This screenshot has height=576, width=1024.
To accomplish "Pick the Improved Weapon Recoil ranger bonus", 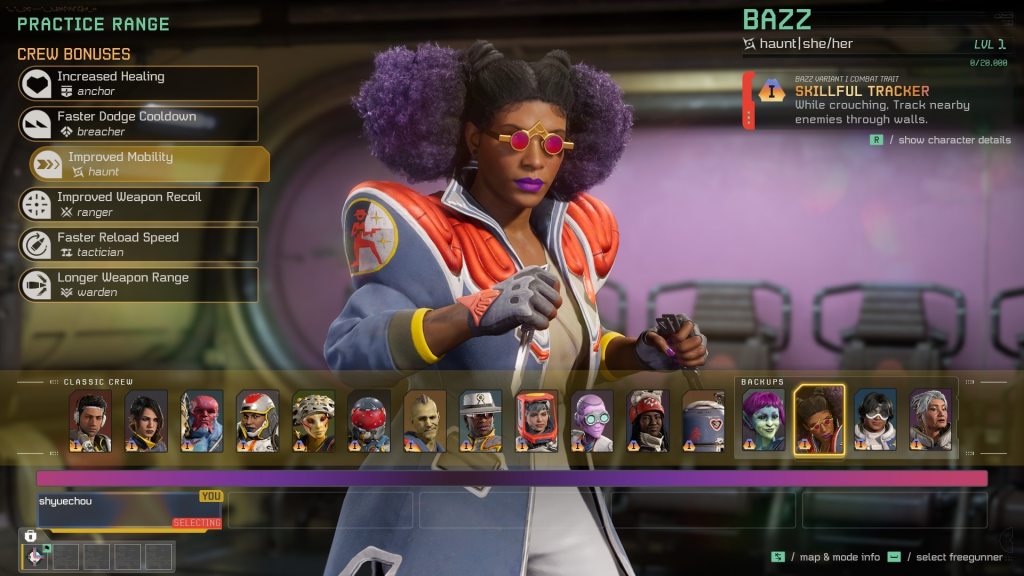I will pyautogui.click(x=138, y=204).
